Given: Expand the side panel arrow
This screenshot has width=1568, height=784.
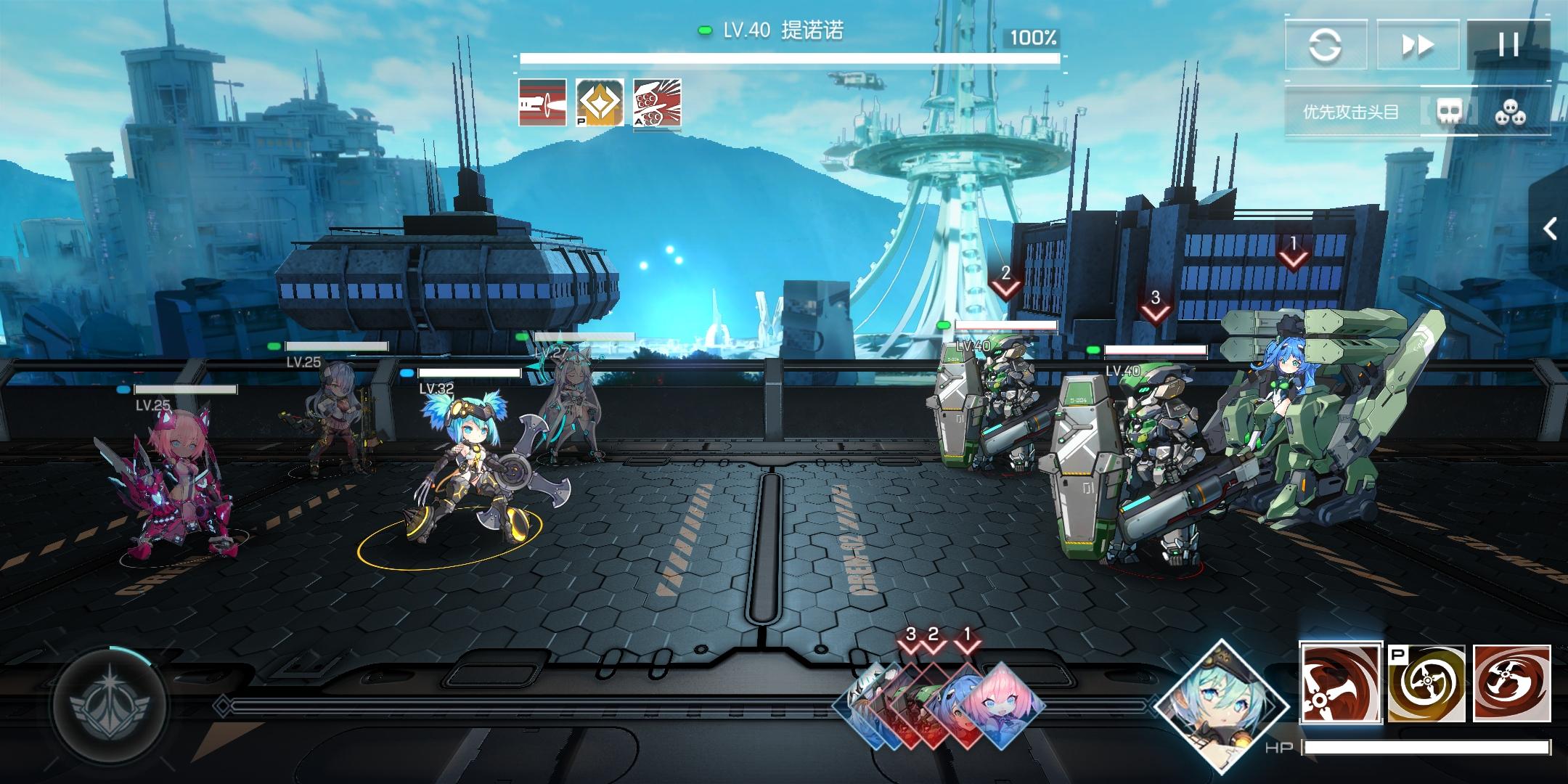Looking at the screenshot, I should 1551,229.
